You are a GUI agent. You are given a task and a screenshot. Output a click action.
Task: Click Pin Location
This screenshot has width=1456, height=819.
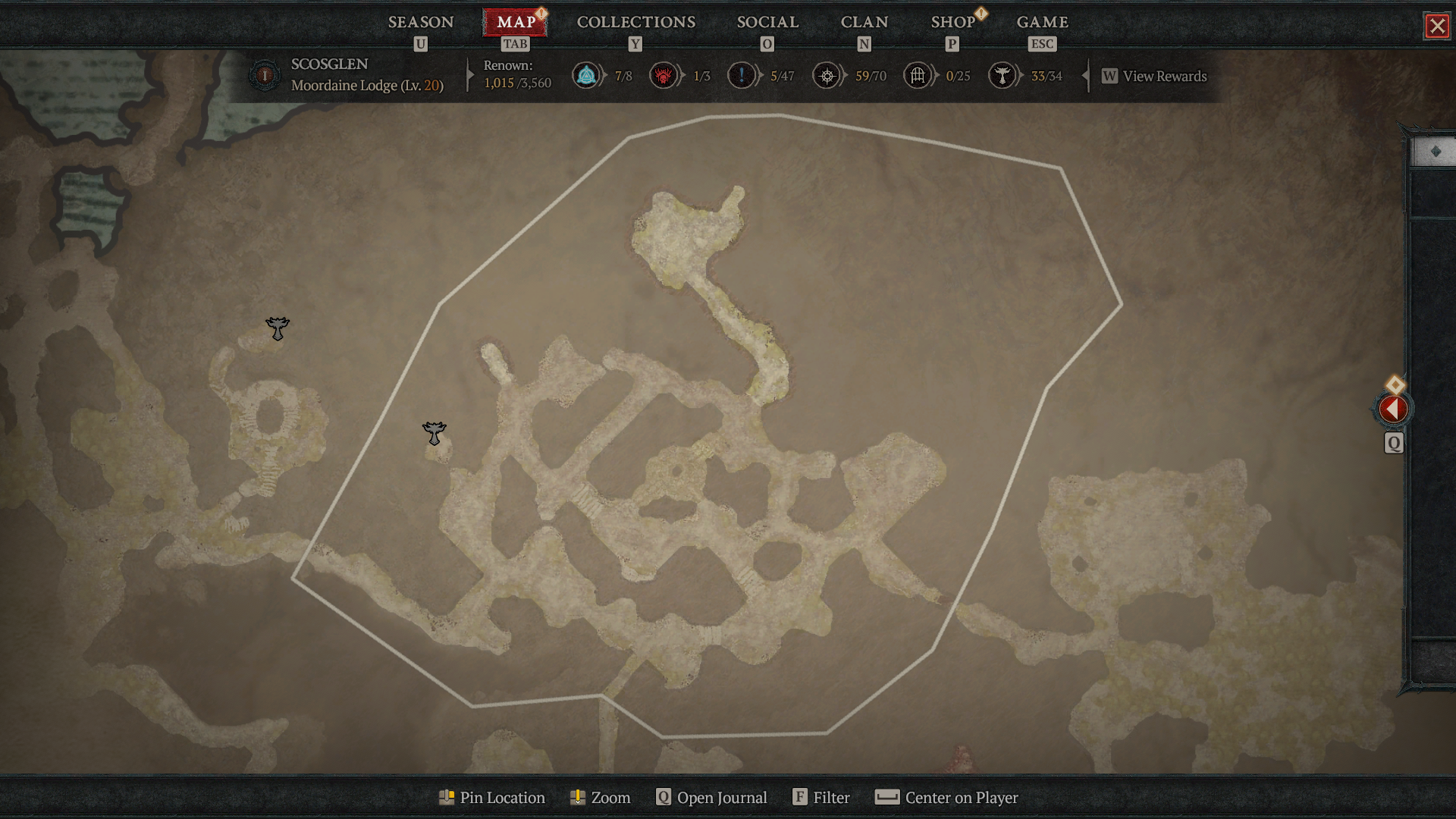tap(491, 798)
